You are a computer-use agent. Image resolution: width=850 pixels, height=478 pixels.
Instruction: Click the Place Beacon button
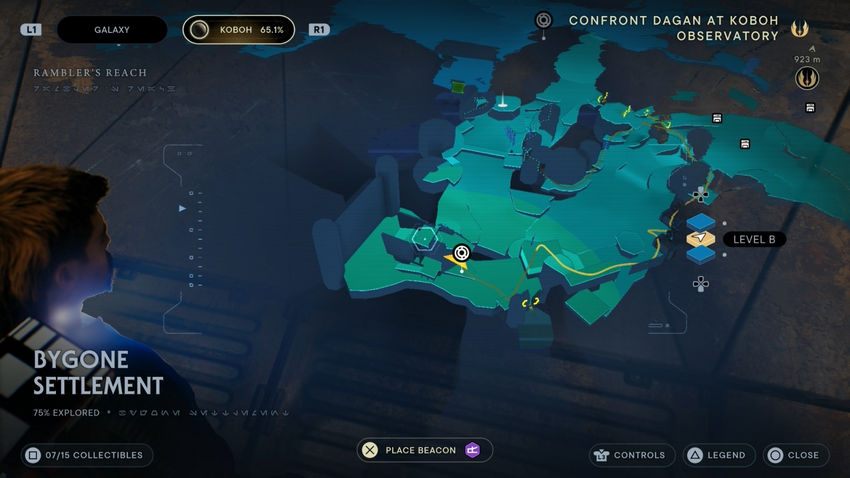(425, 451)
